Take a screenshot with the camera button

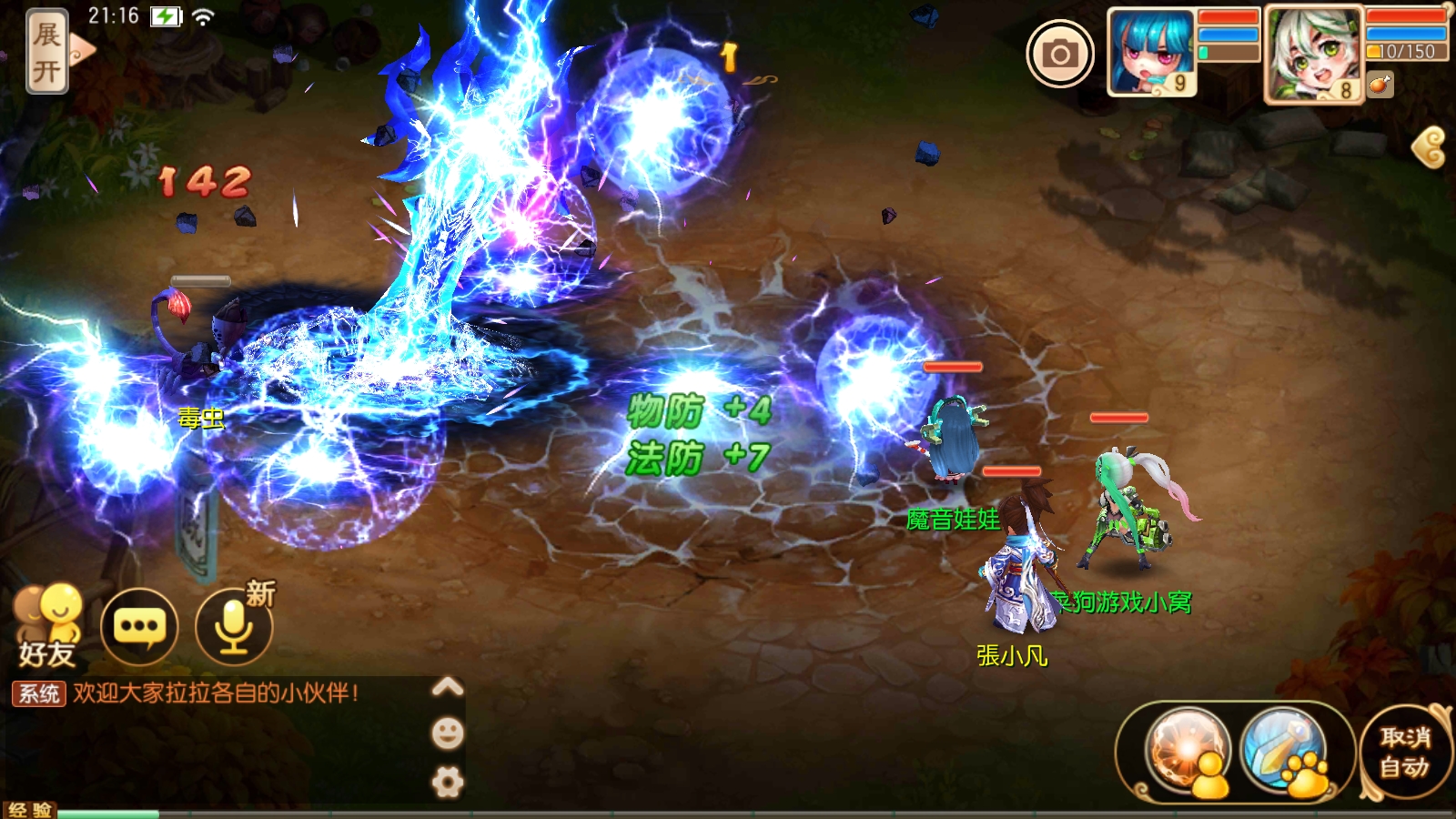coord(1059,55)
